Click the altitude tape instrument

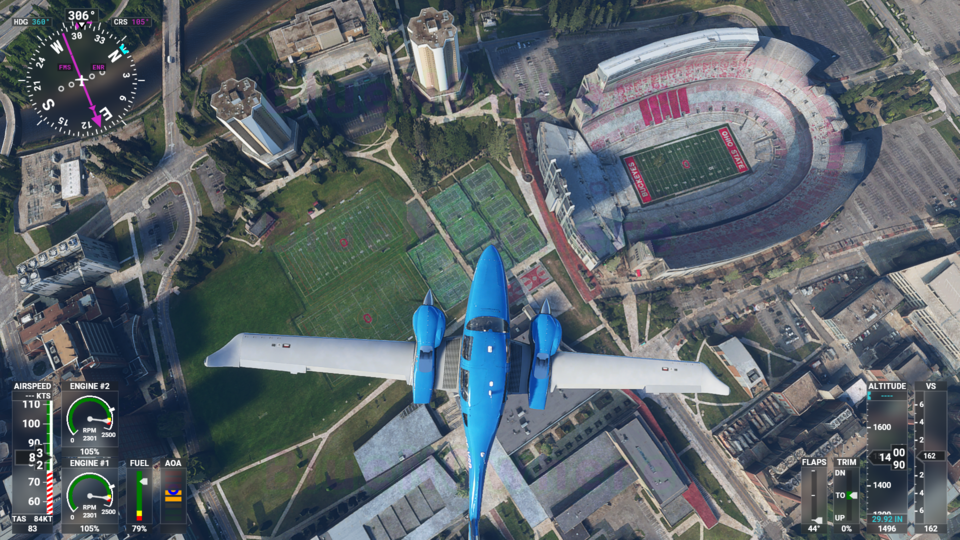coord(888,456)
